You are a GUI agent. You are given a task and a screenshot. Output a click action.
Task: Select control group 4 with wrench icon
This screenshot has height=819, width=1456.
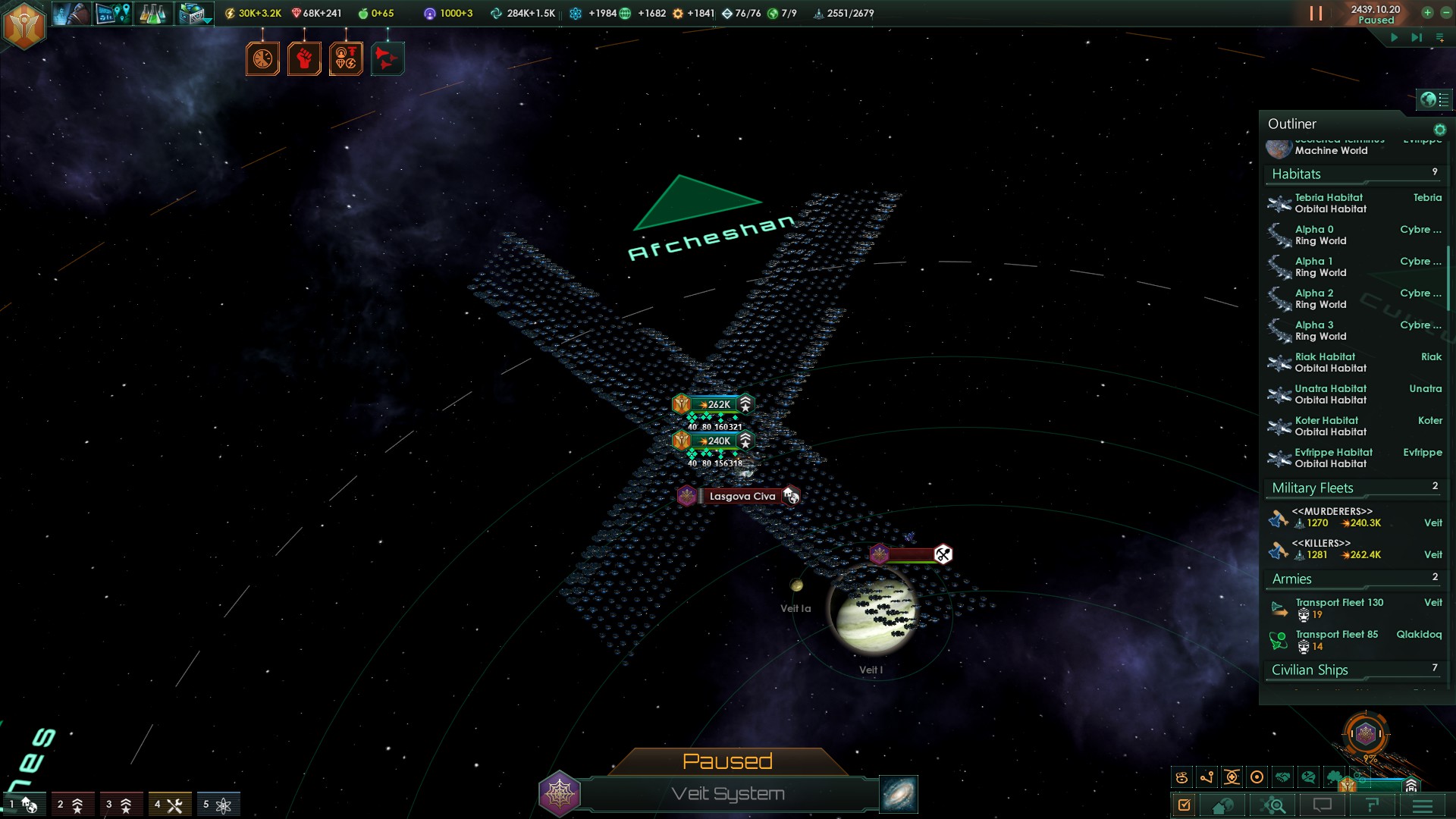pos(169,805)
